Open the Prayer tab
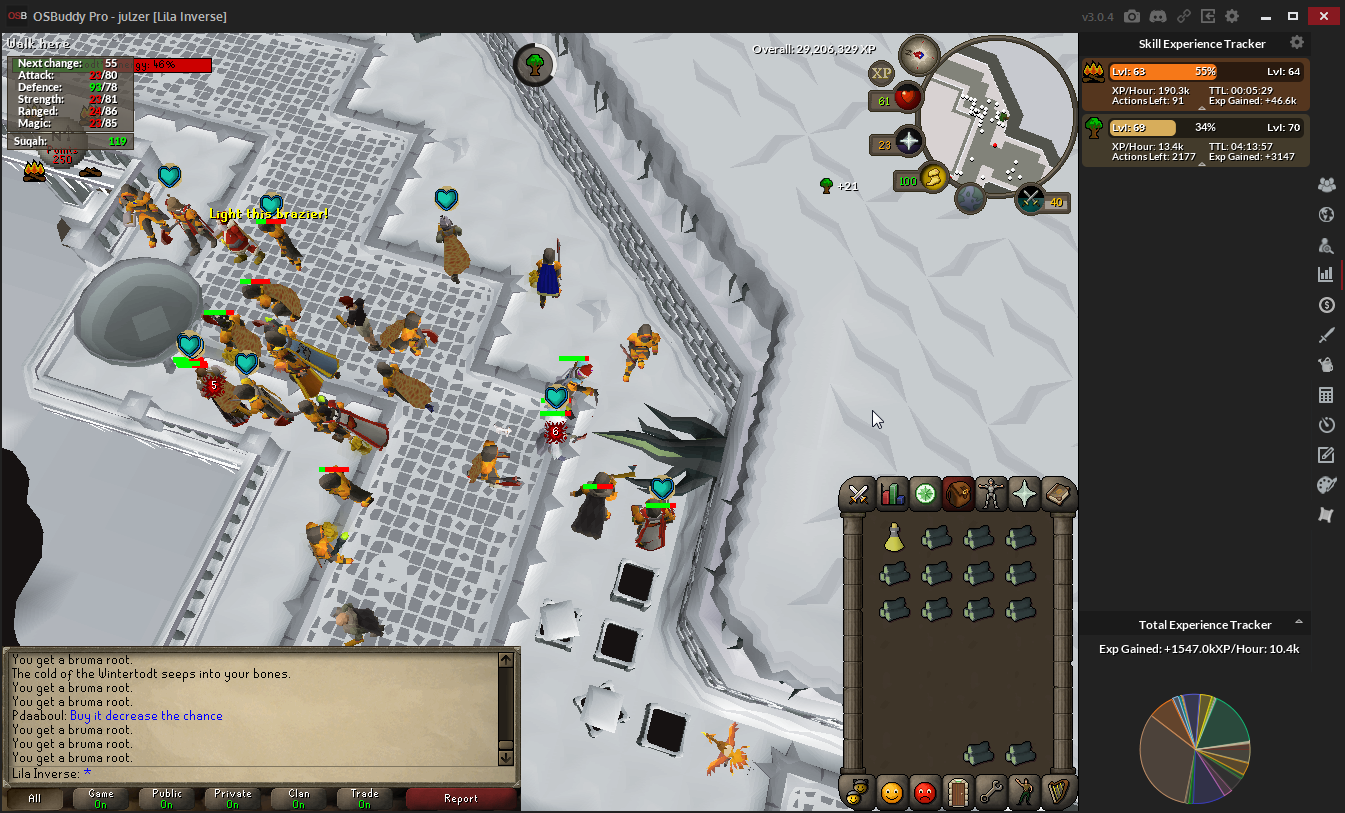 click(1025, 494)
